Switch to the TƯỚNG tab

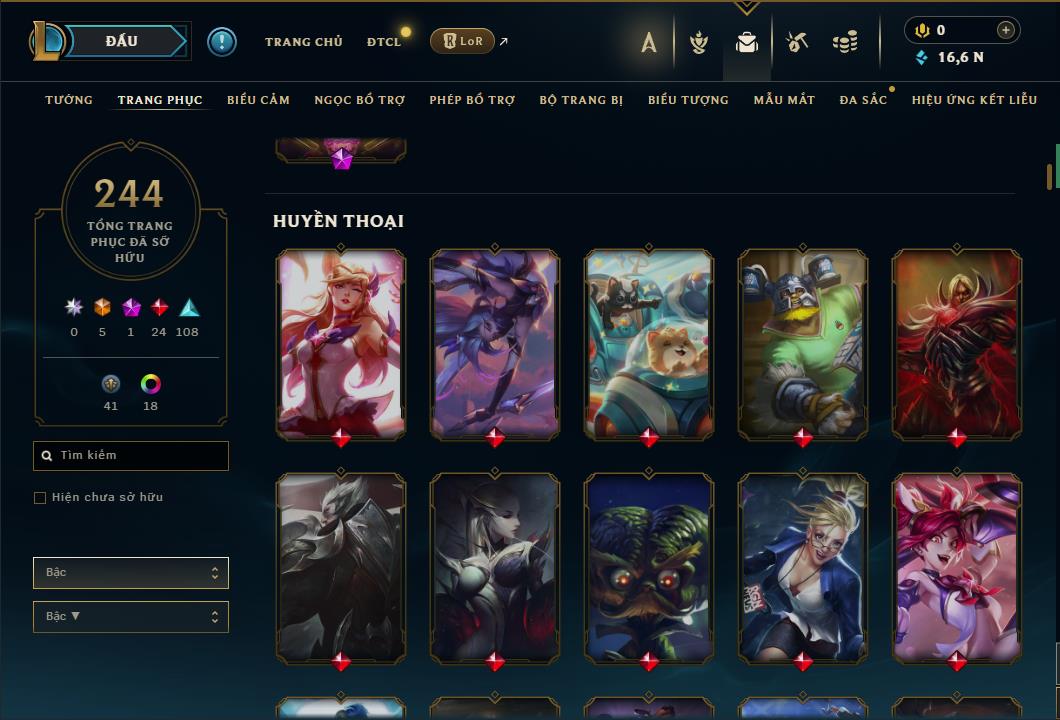click(69, 100)
